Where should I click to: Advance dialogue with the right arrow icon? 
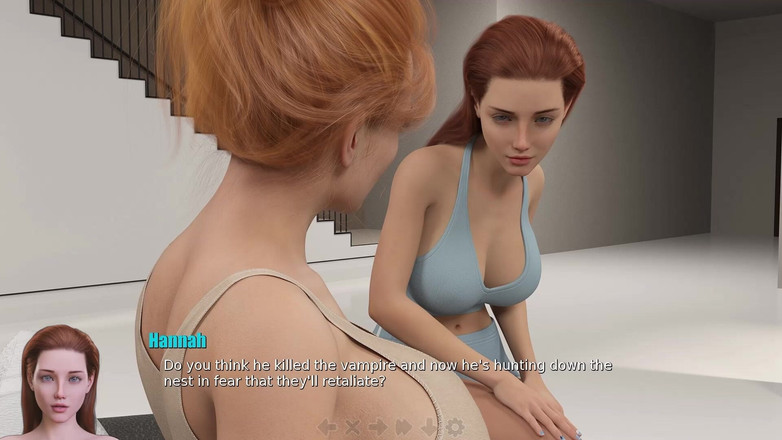(x=377, y=427)
